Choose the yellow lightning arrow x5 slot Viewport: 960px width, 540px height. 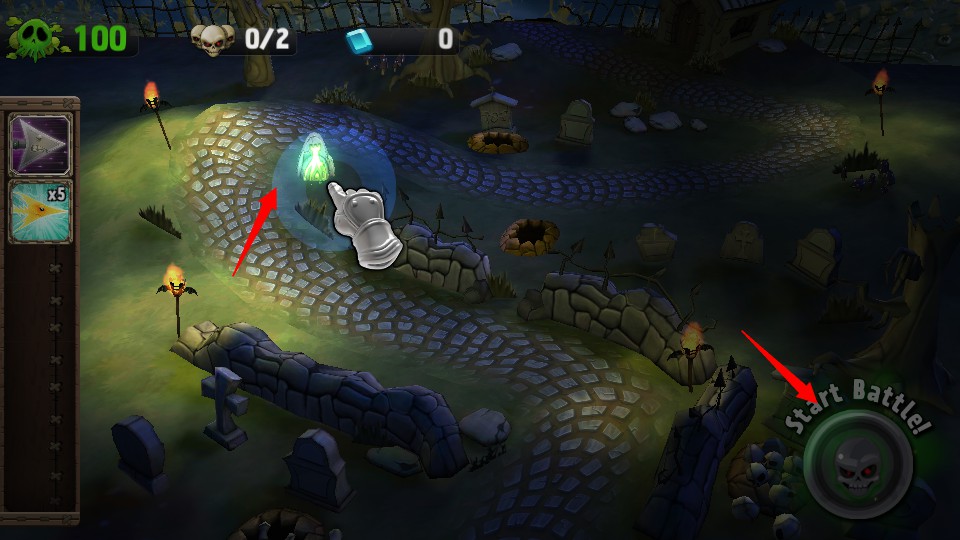40,211
